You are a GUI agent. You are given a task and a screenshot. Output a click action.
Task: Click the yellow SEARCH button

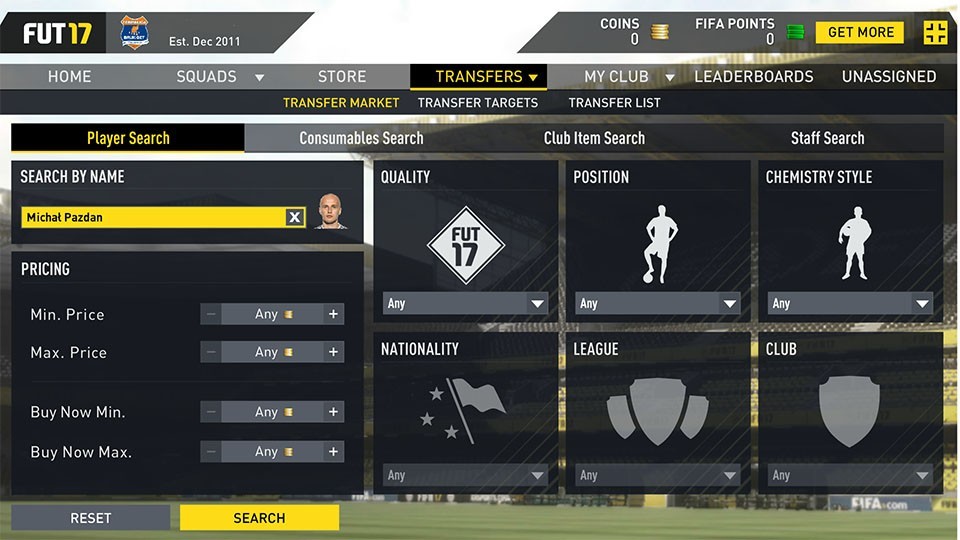tap(259, 518)
